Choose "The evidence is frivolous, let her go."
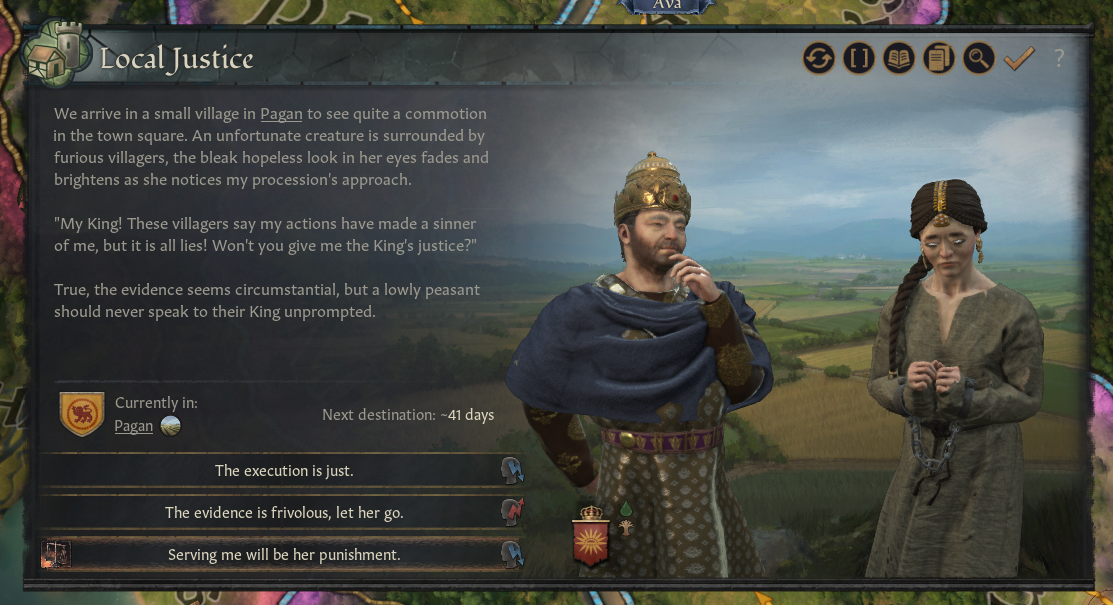 click(284, 513)
